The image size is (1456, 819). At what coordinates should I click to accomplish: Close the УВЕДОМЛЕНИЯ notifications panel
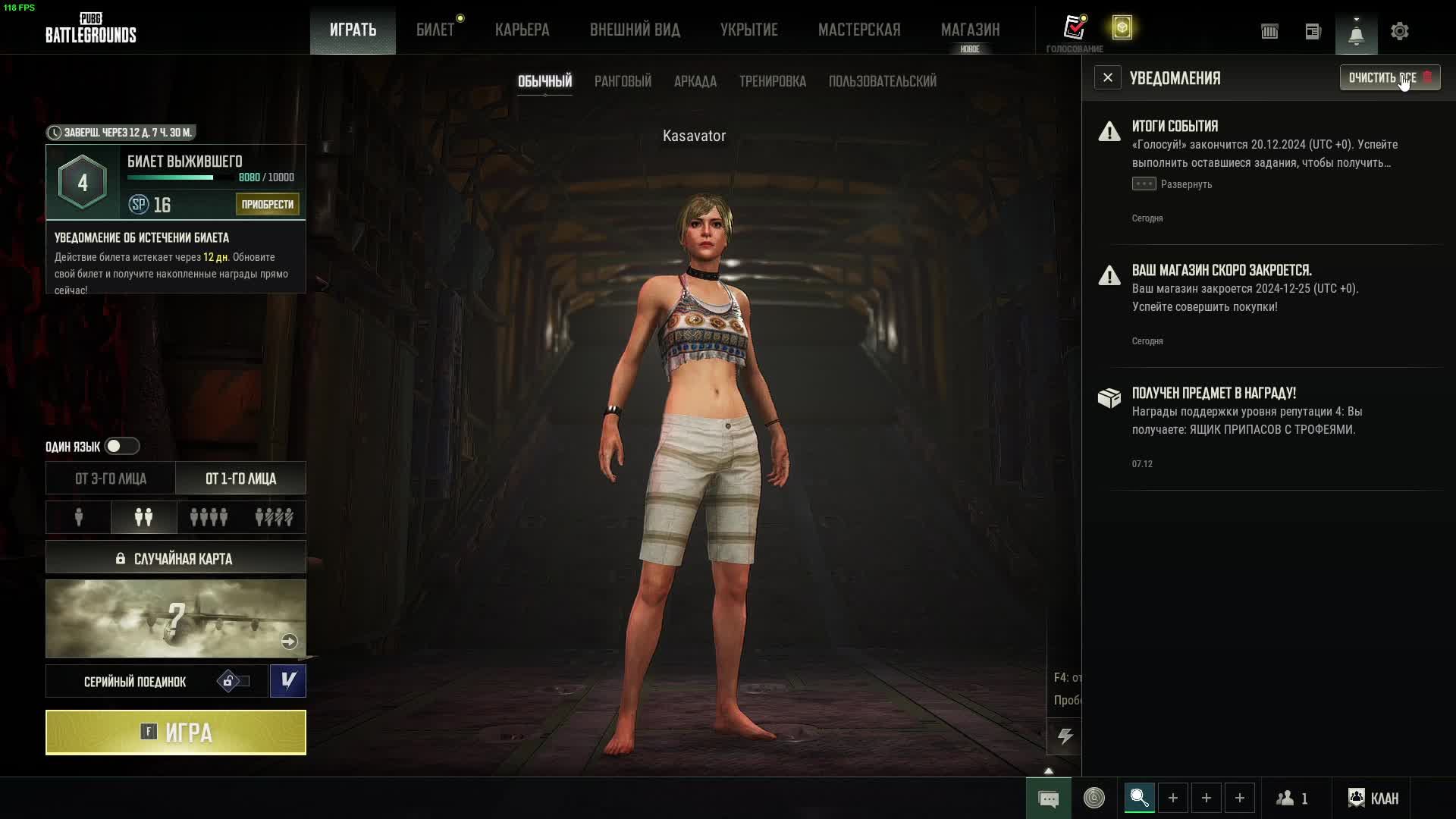(x=1107, y=78)
